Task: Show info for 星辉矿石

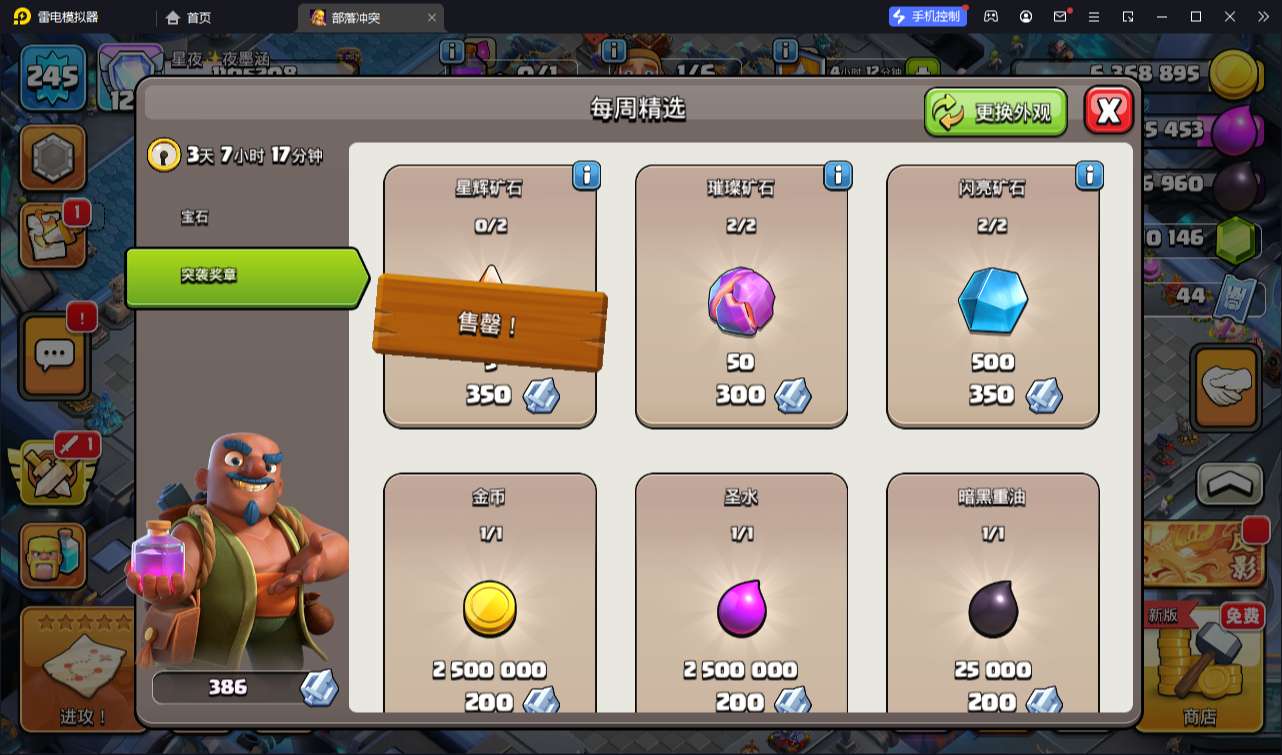Action: point(586,176)
